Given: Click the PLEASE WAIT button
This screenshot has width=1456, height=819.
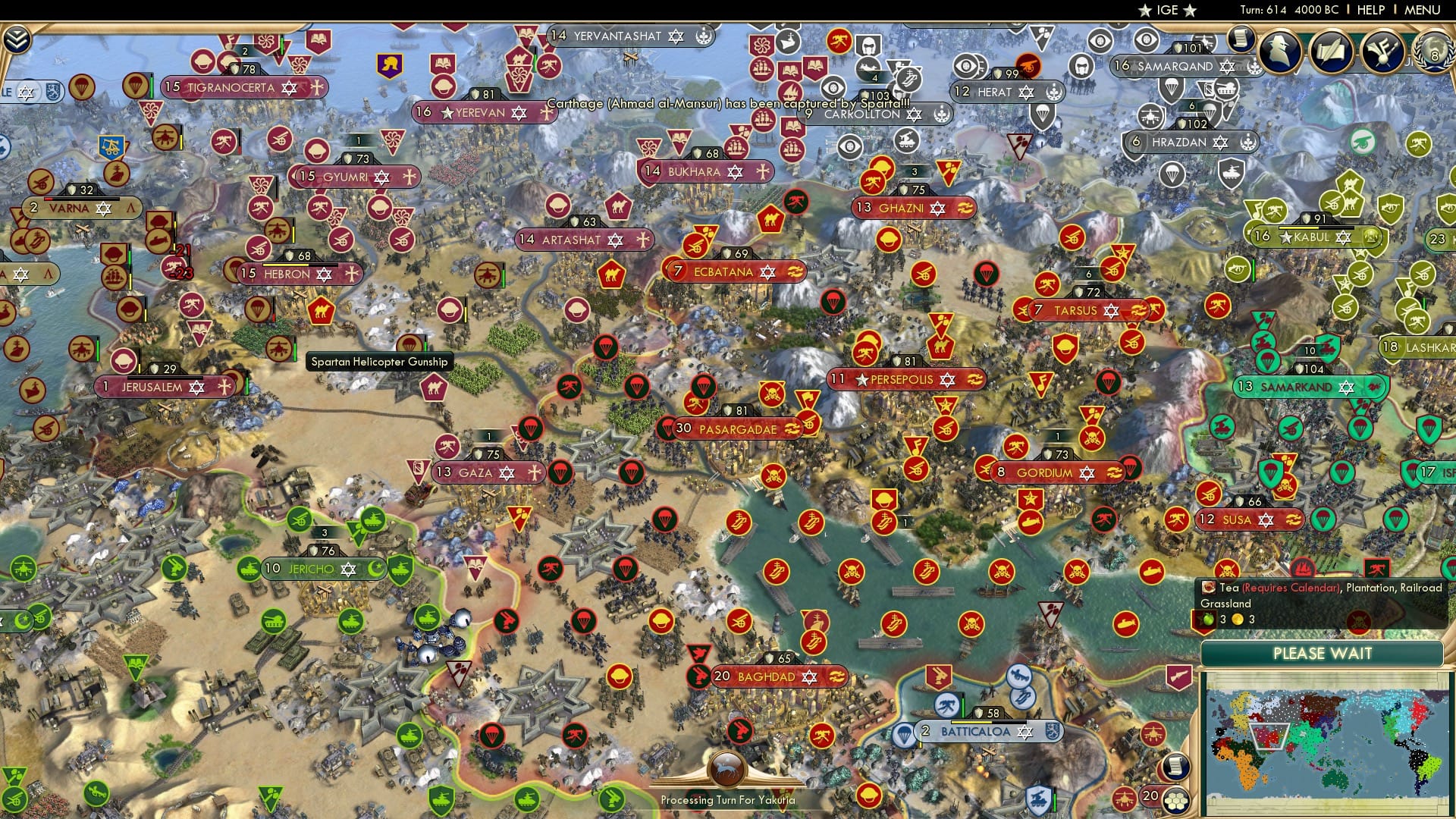Looking at the screenshot, I should tap(1323, 654).
